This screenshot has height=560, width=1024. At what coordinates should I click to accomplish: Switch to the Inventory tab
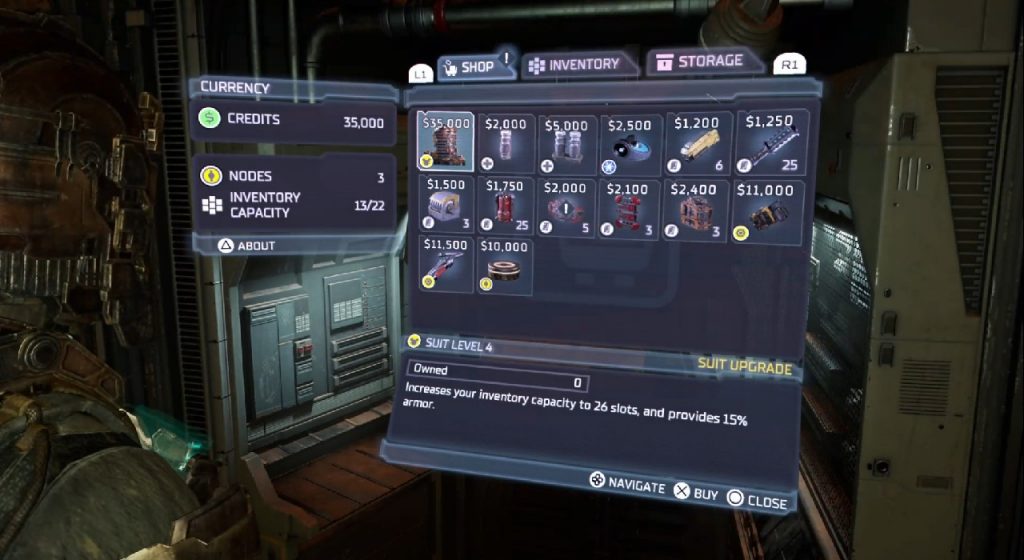point(574,64)
